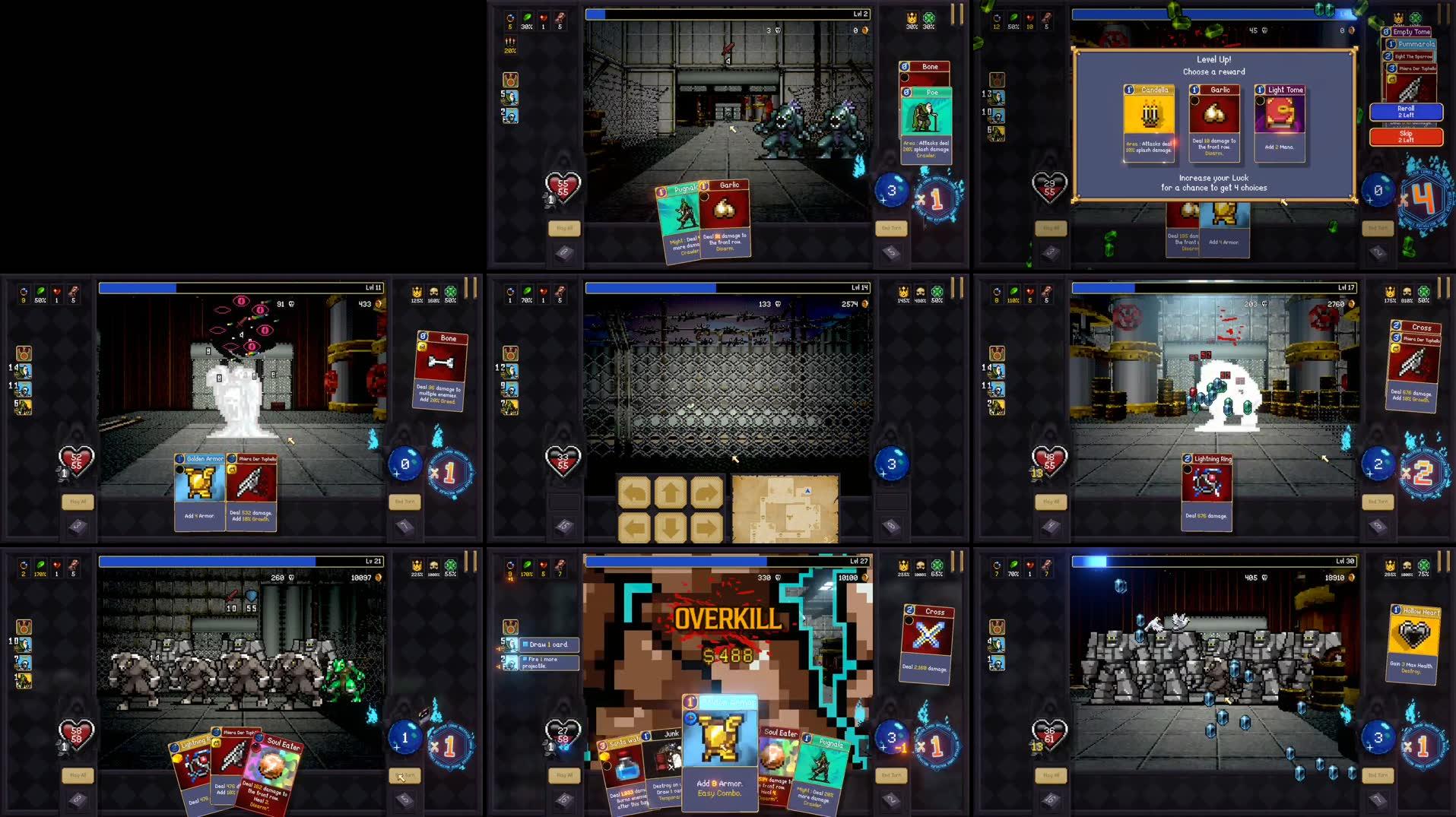Image resolution: width=1456 pixels, height=817 pixels.
Task: Pick the Light Tome reward card
Action: coord(1280,122)
